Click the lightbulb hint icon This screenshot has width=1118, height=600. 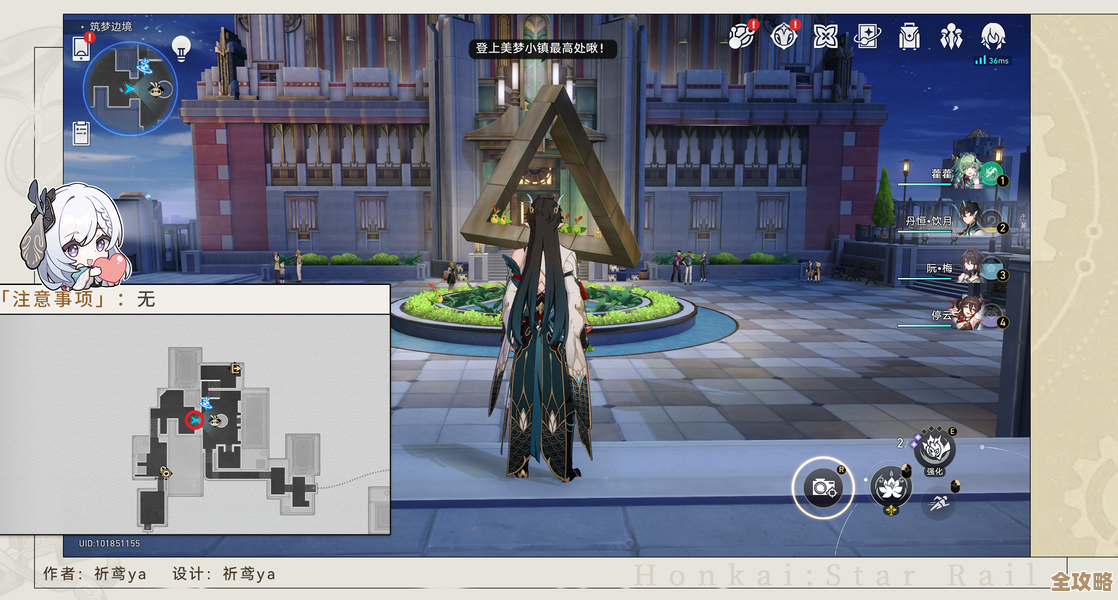pos(181,46)
